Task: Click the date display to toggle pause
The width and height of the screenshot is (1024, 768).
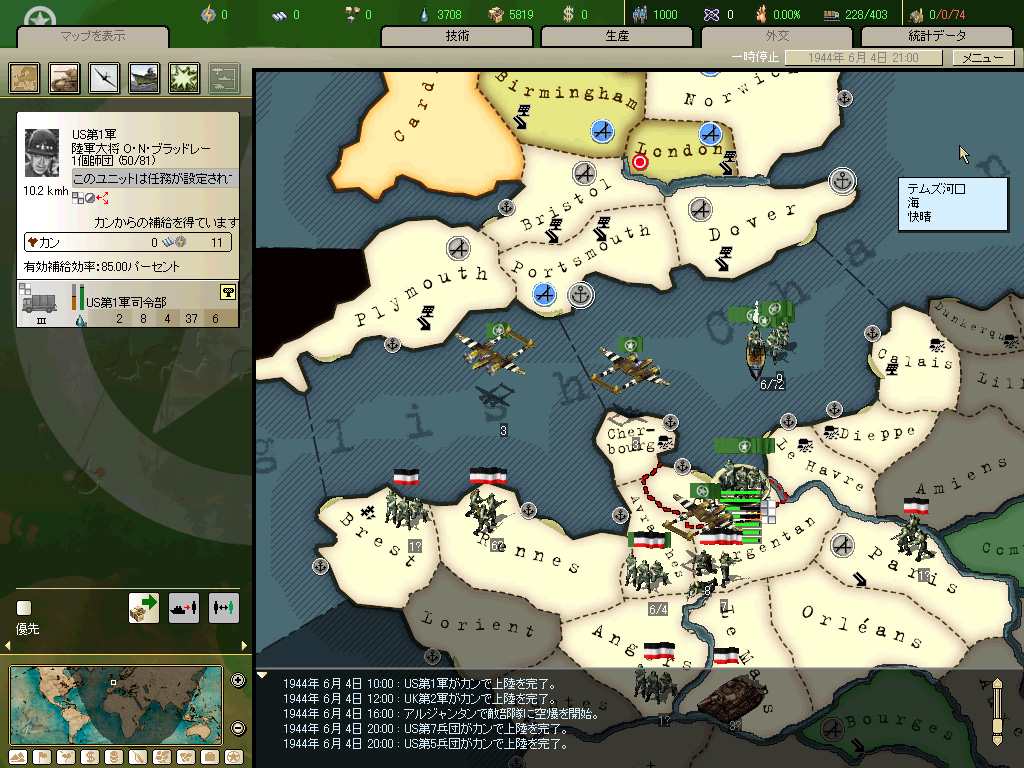Action: (865, 58)
